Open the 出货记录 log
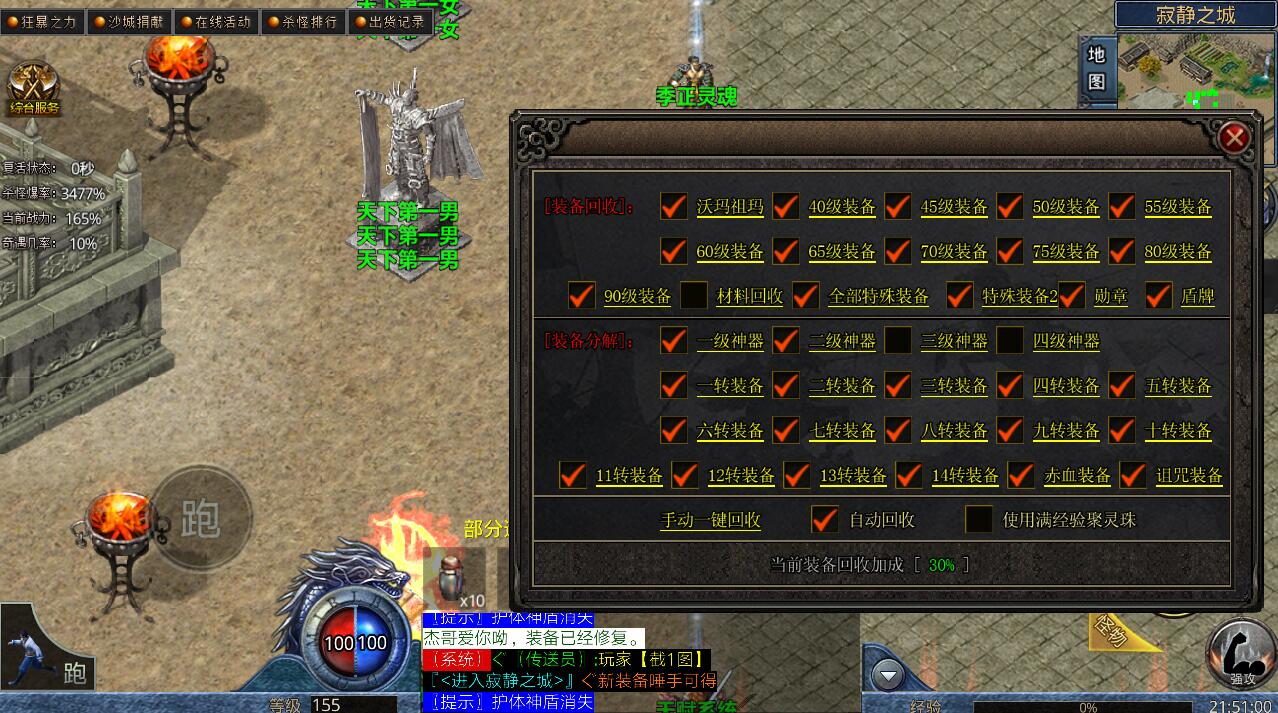Screen dimensions: 1278x713 pyautogui.click(x=390, y=21)
